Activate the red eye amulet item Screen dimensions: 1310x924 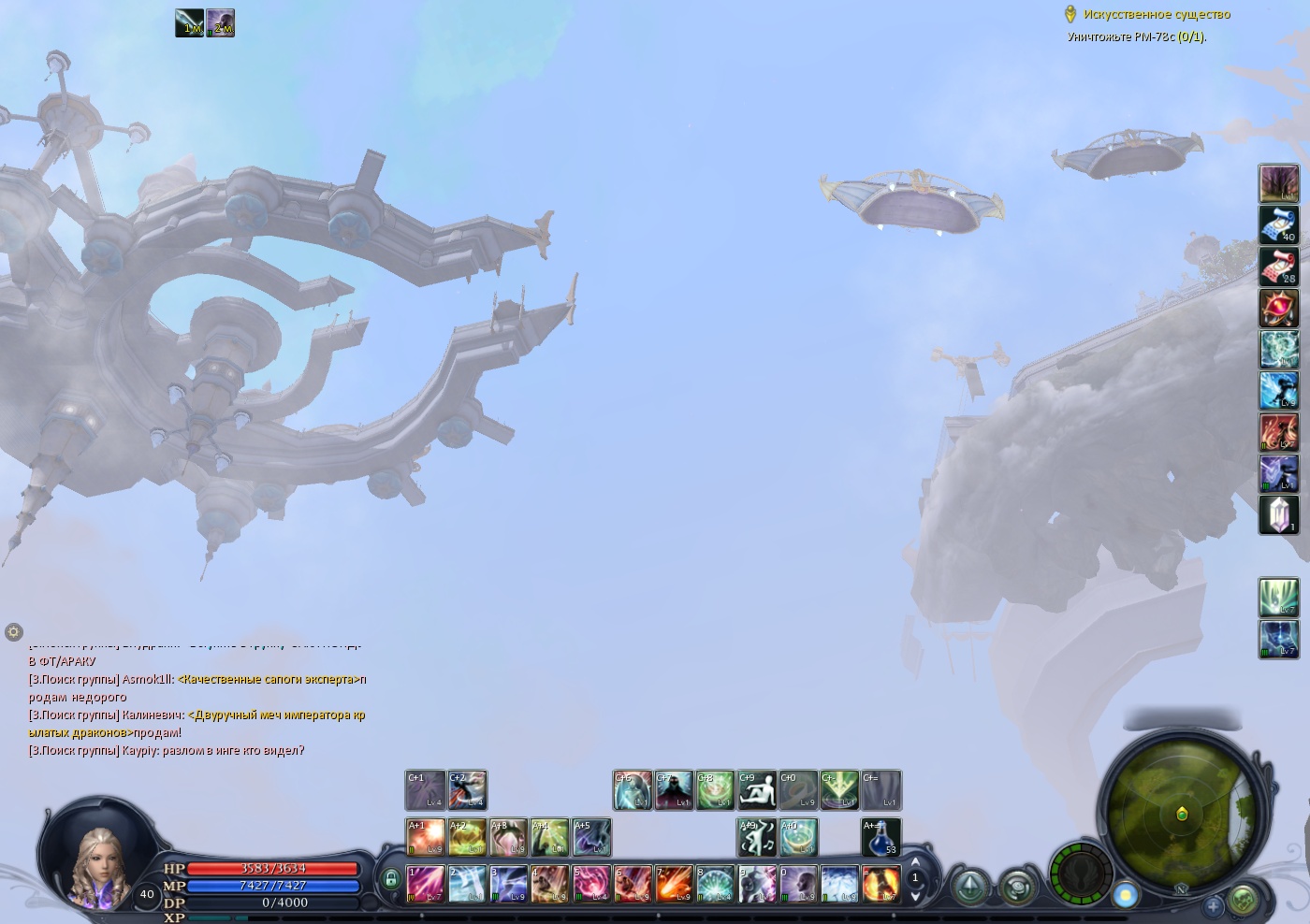(1278, 308)
